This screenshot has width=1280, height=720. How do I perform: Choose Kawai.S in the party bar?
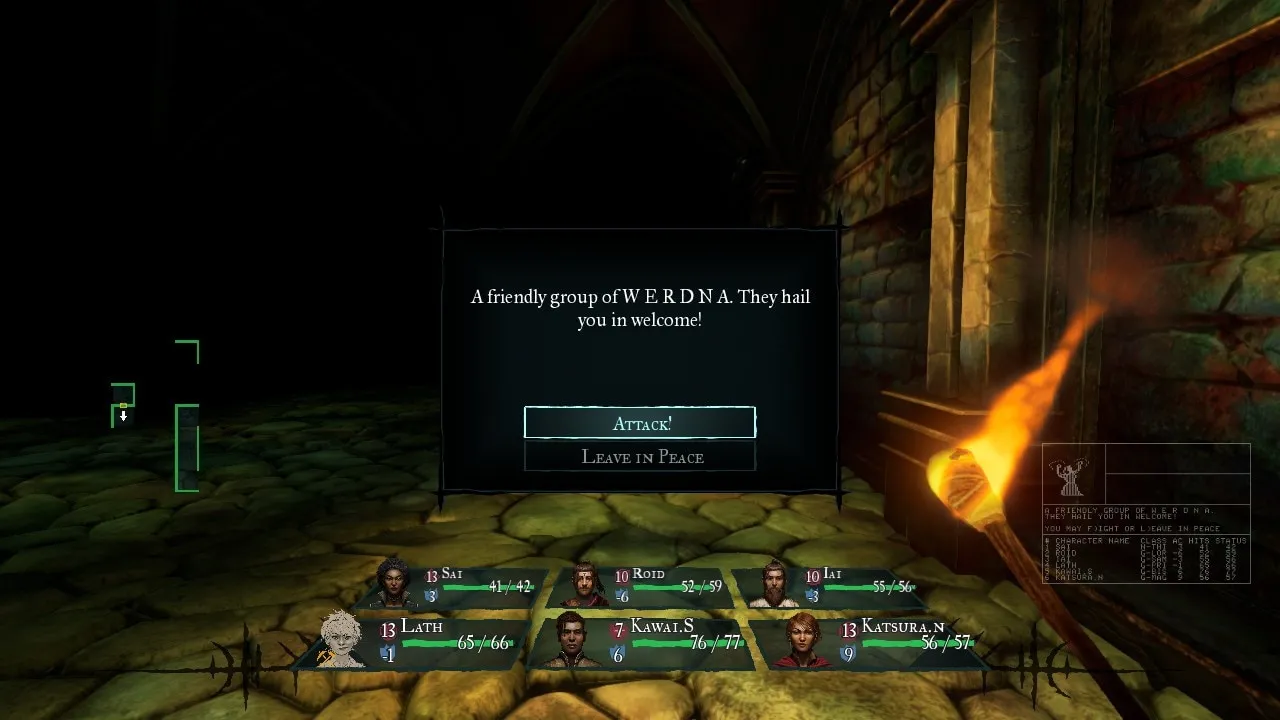tap(571, 640)
